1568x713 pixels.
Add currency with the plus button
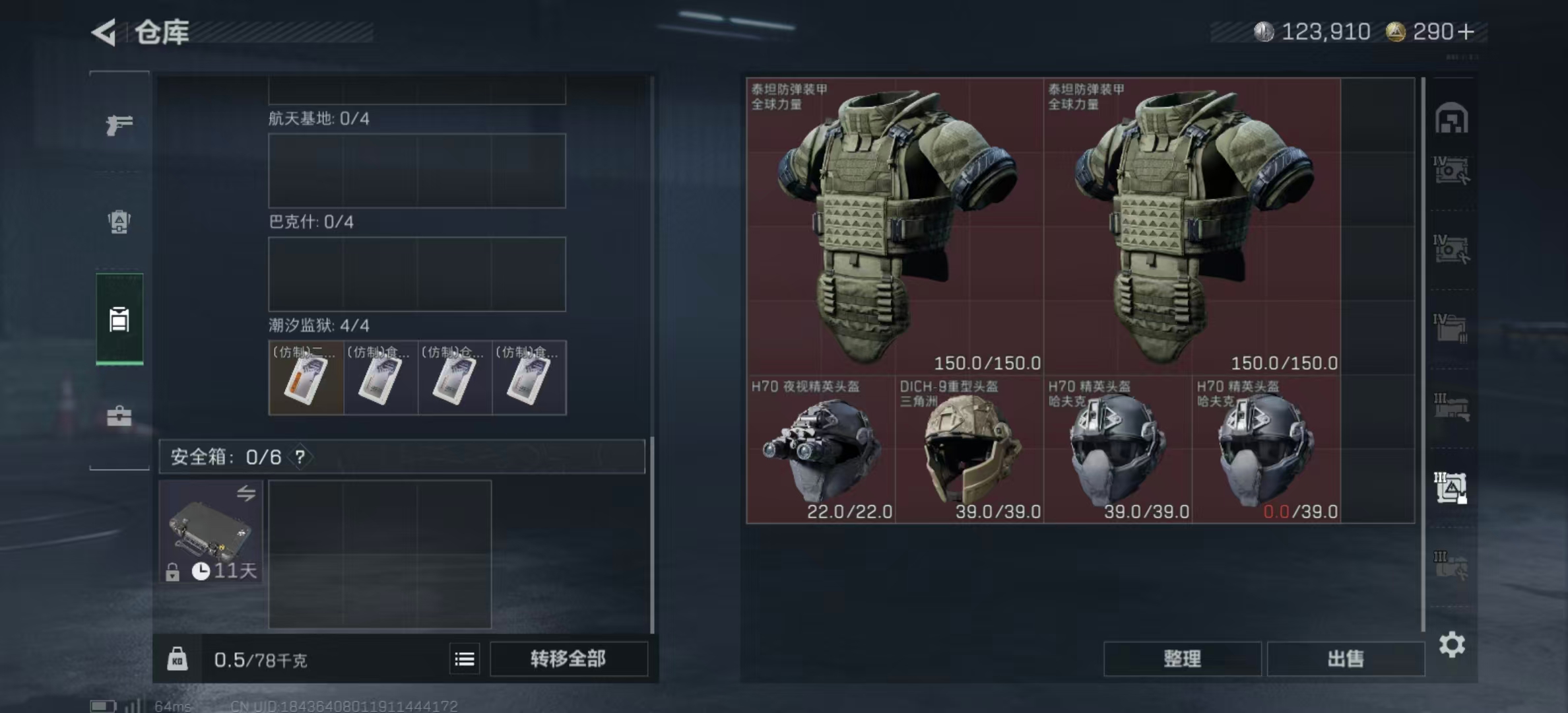pos(1466,32)
